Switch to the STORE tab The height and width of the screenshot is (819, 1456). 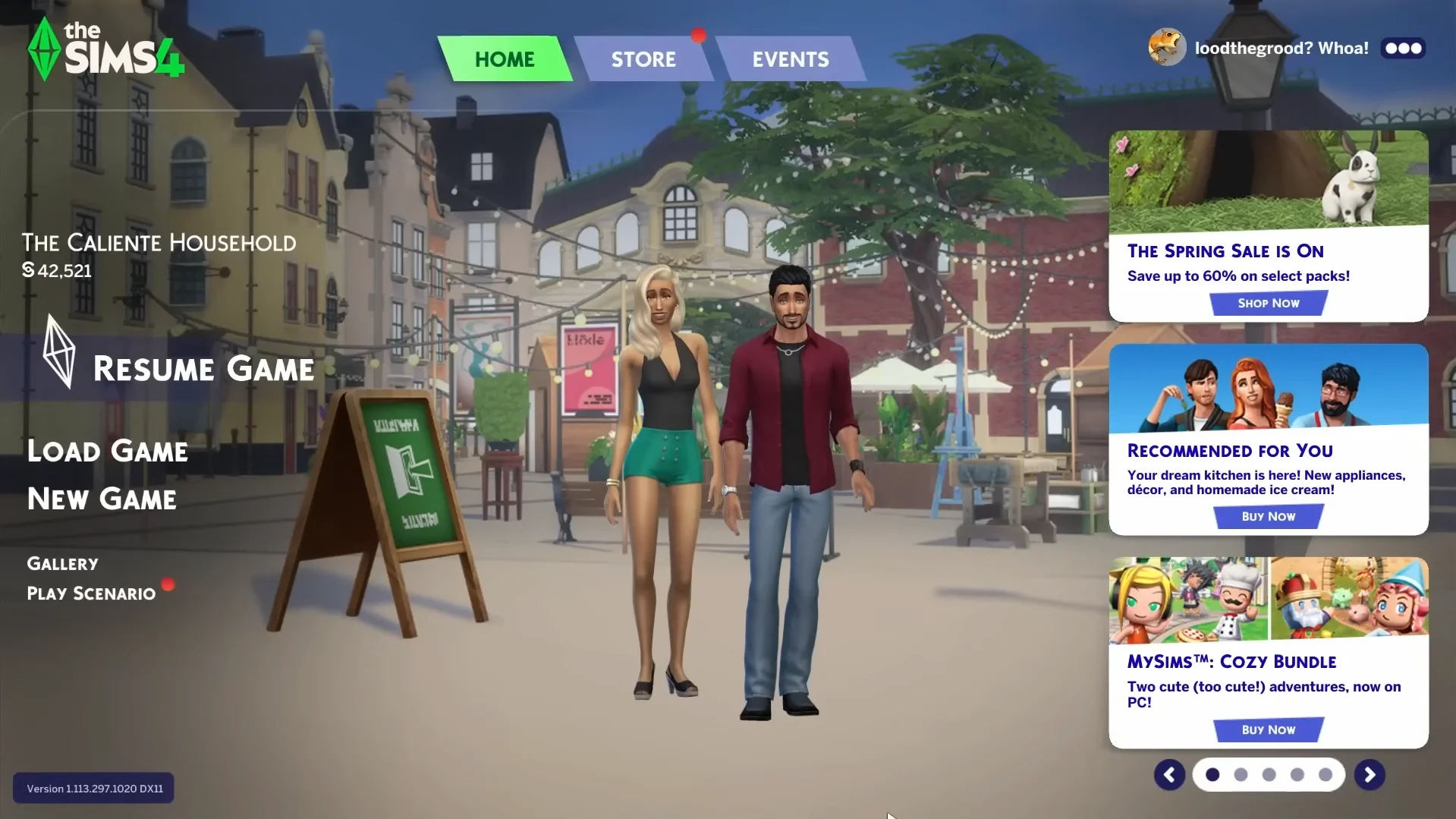click(643, 58)
